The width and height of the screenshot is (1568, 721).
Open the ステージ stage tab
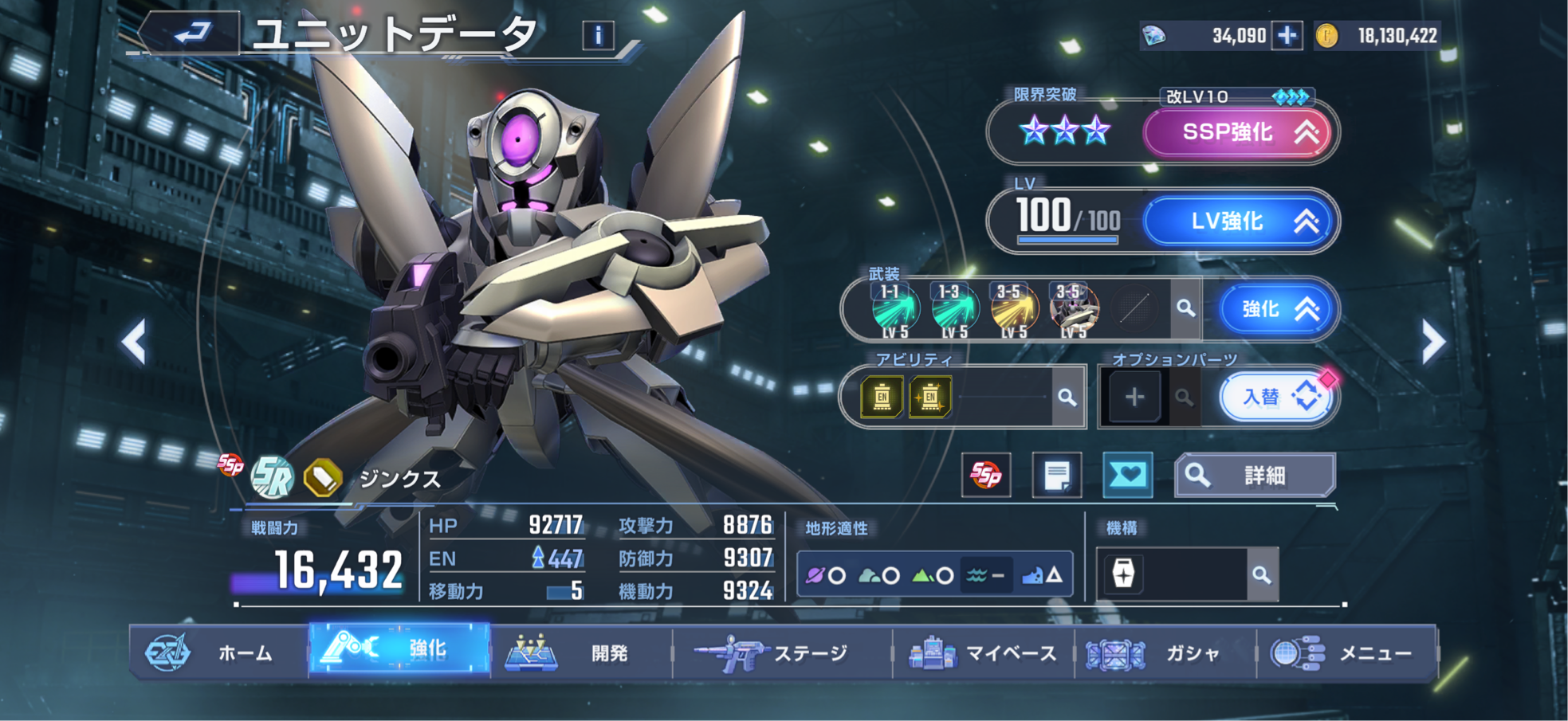[x=781, y=653]
